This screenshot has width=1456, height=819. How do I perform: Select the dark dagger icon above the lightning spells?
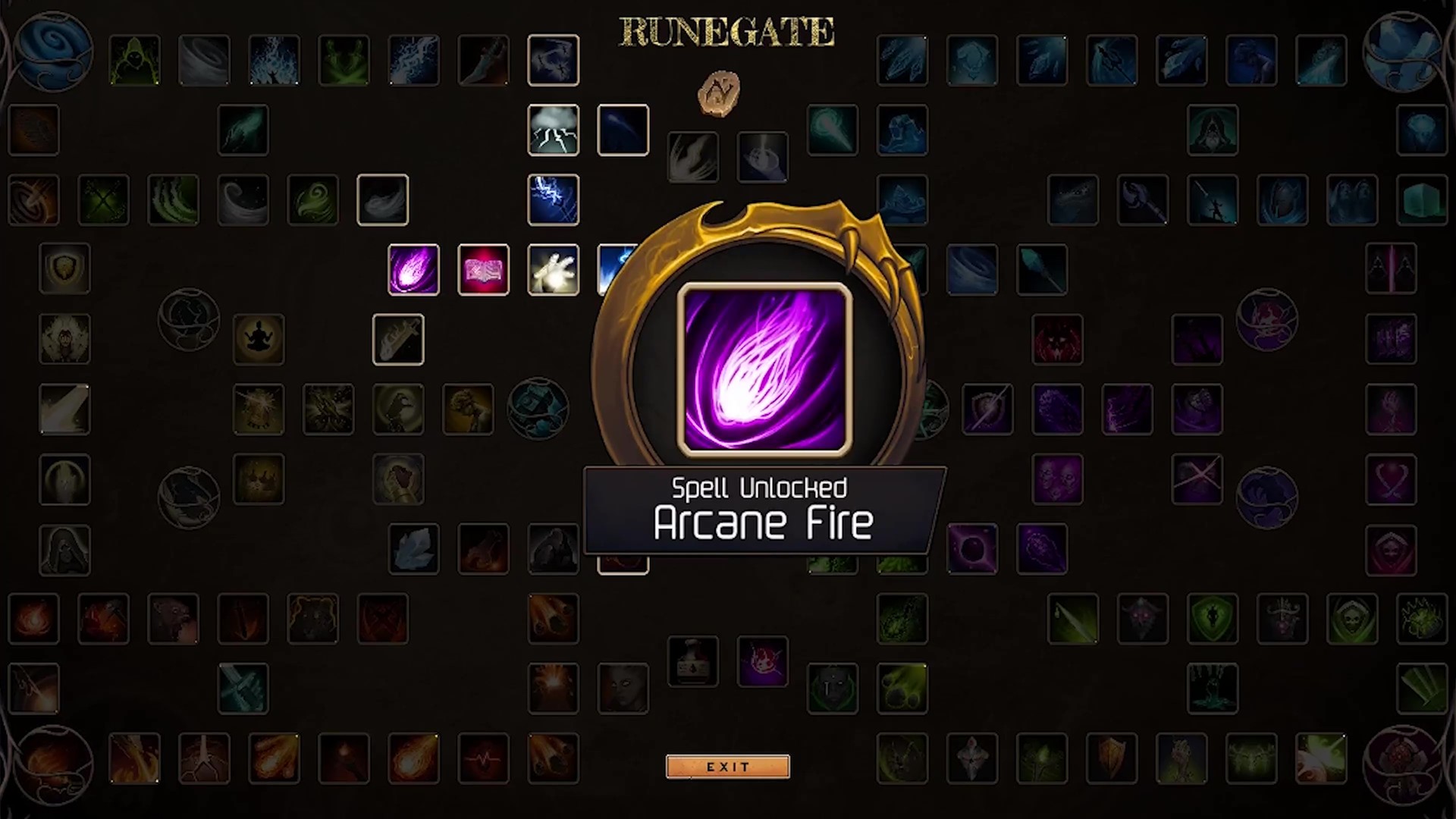(484, 61)
